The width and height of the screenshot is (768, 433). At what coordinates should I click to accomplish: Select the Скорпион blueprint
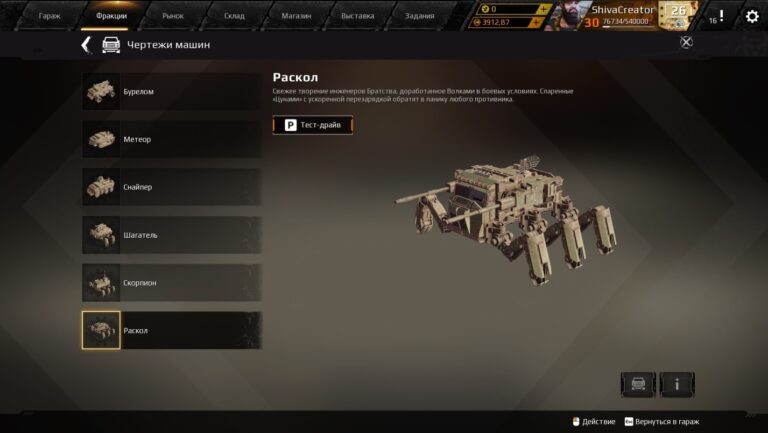pos(171,283)
